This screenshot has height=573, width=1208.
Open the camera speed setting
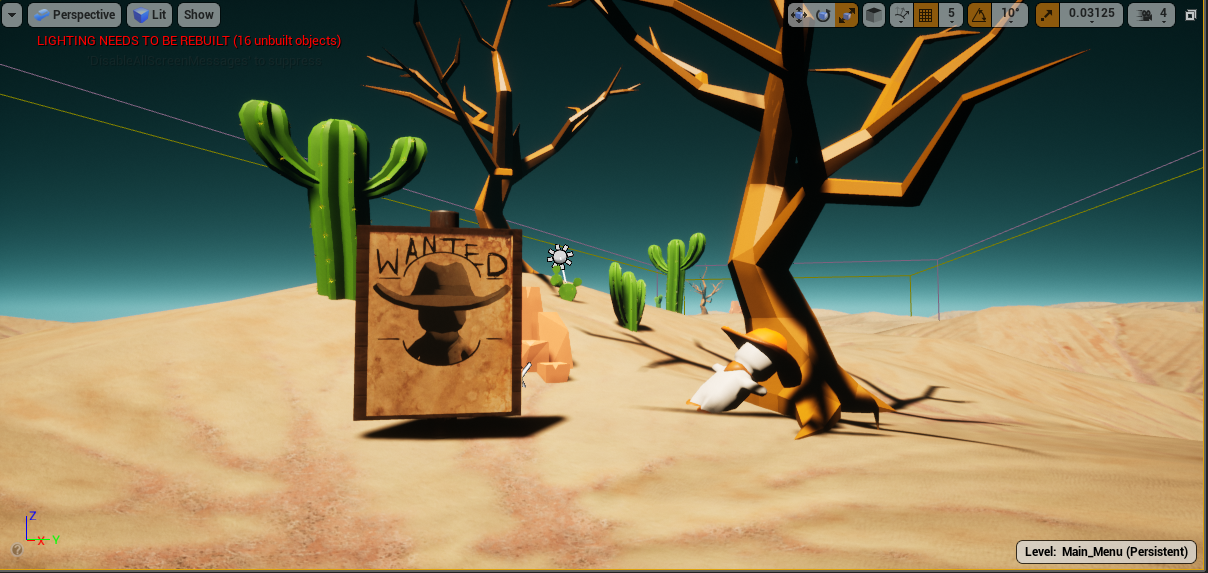pyautogui.click(x=1151, y=15)
